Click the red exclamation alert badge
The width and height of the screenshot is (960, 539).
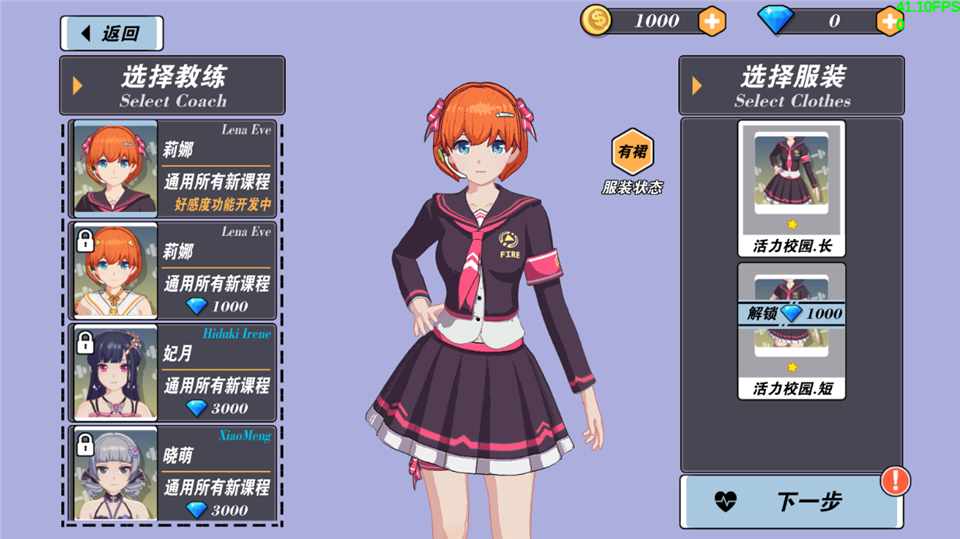click(895, 481)
